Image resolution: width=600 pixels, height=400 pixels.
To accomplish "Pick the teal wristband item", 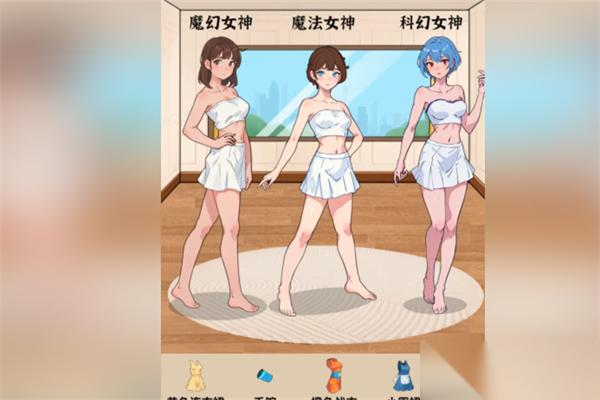I will pos(264,376).
